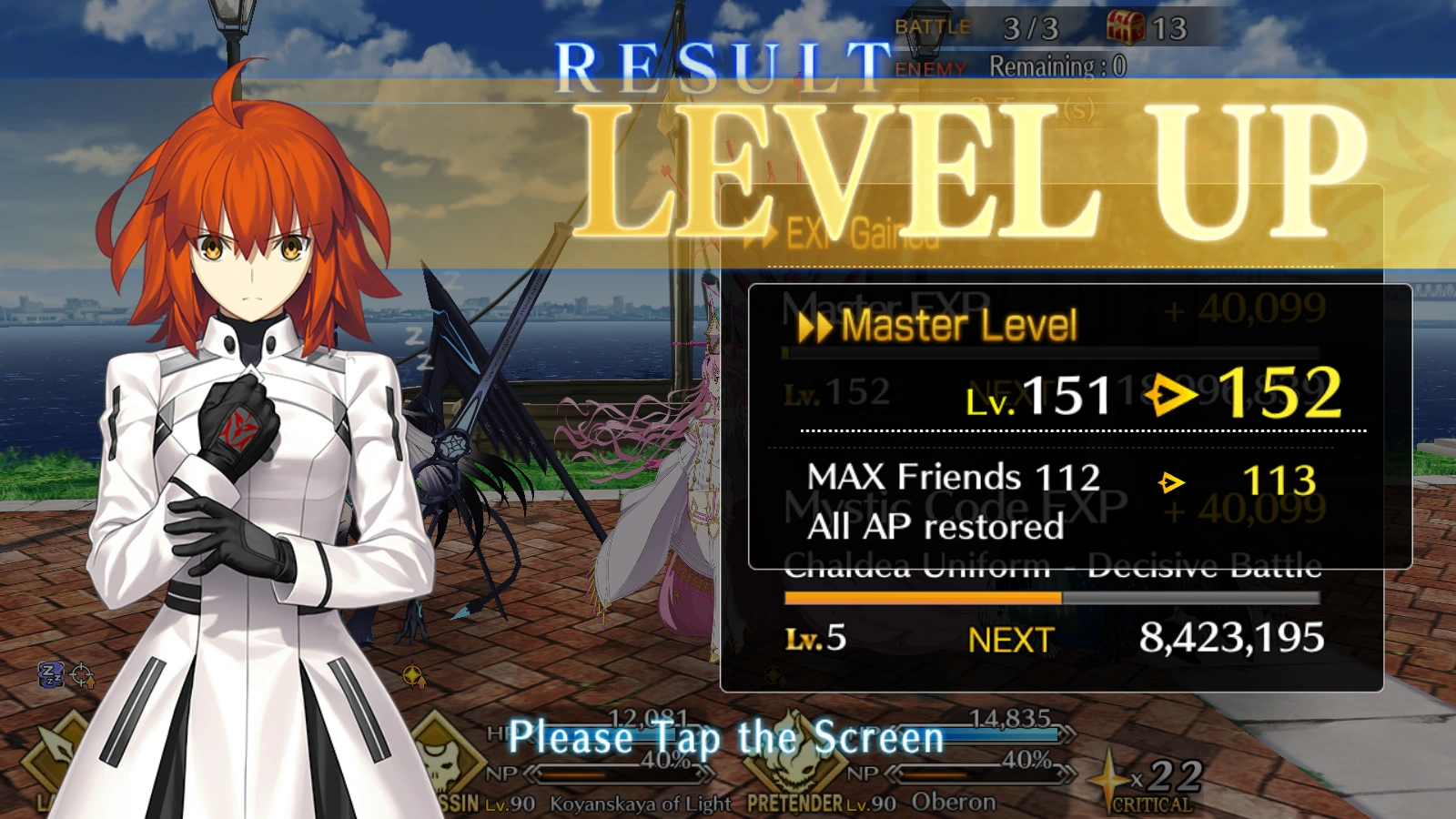This screenshot has height=819, width=1456.
Task: Click the arrow between 151 and 152
Action: pos(1169,393)
